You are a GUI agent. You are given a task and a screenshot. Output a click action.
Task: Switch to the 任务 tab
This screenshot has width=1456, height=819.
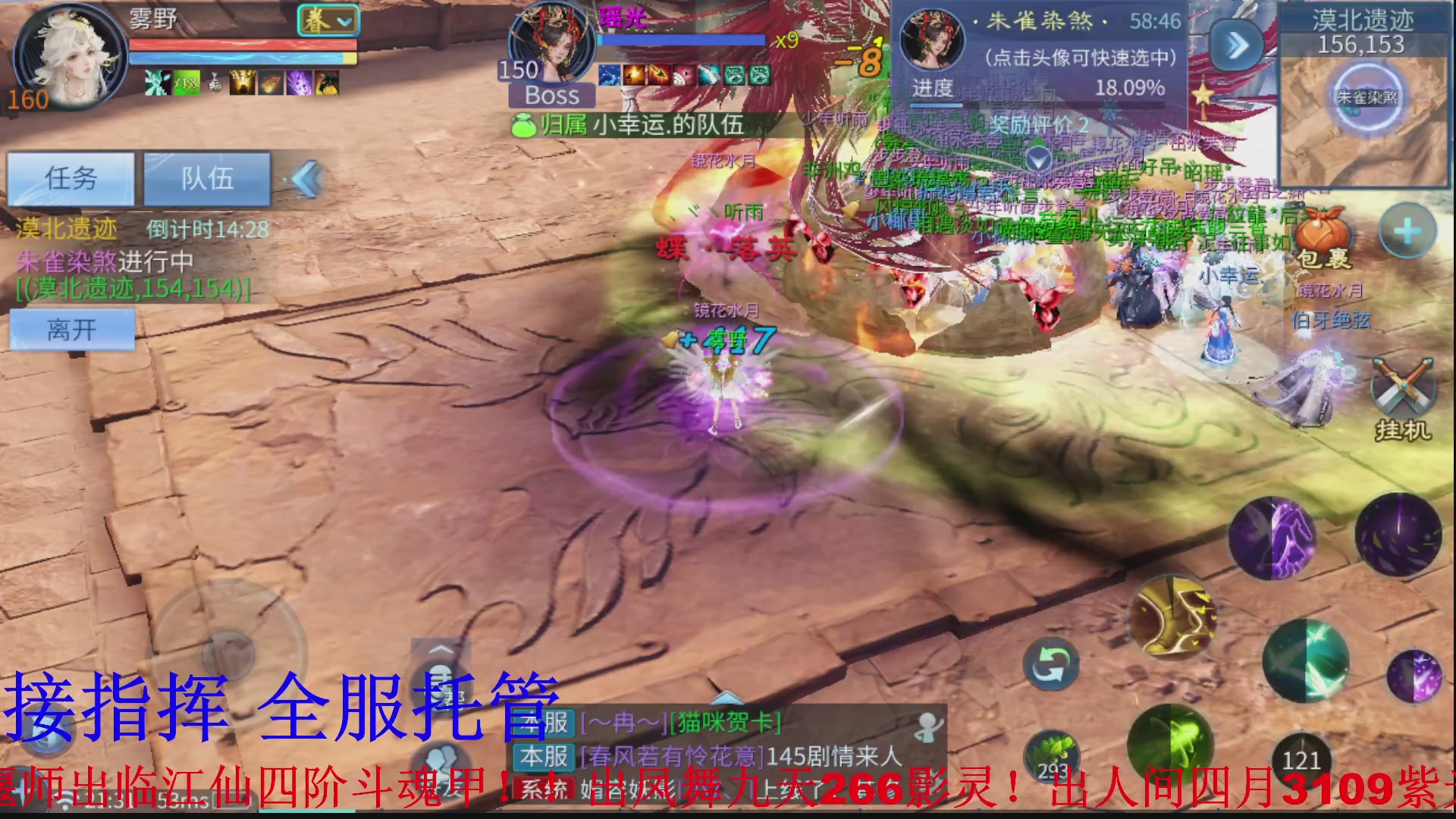coord(68,180)
